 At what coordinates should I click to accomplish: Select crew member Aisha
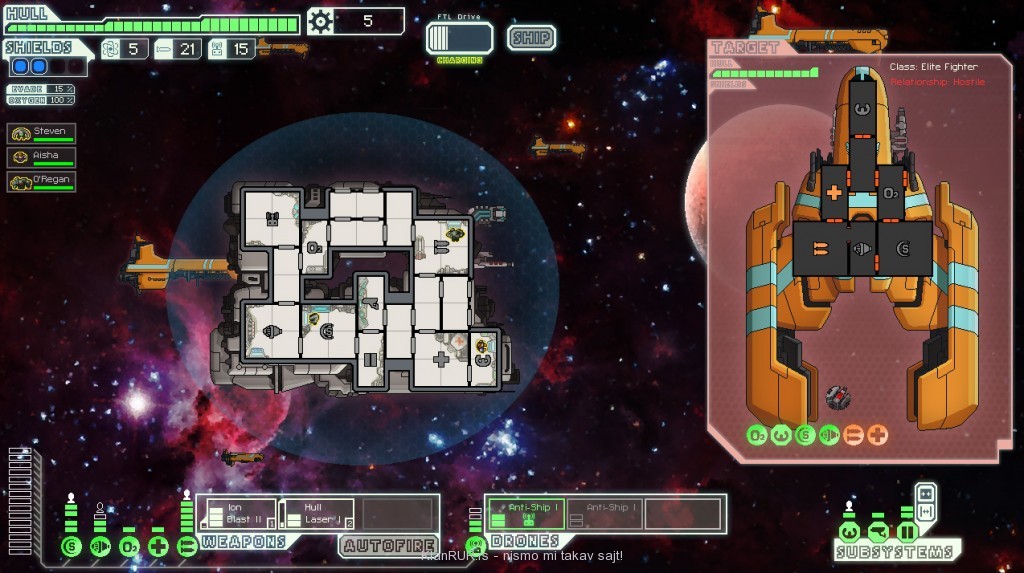[x=42, y=157]
